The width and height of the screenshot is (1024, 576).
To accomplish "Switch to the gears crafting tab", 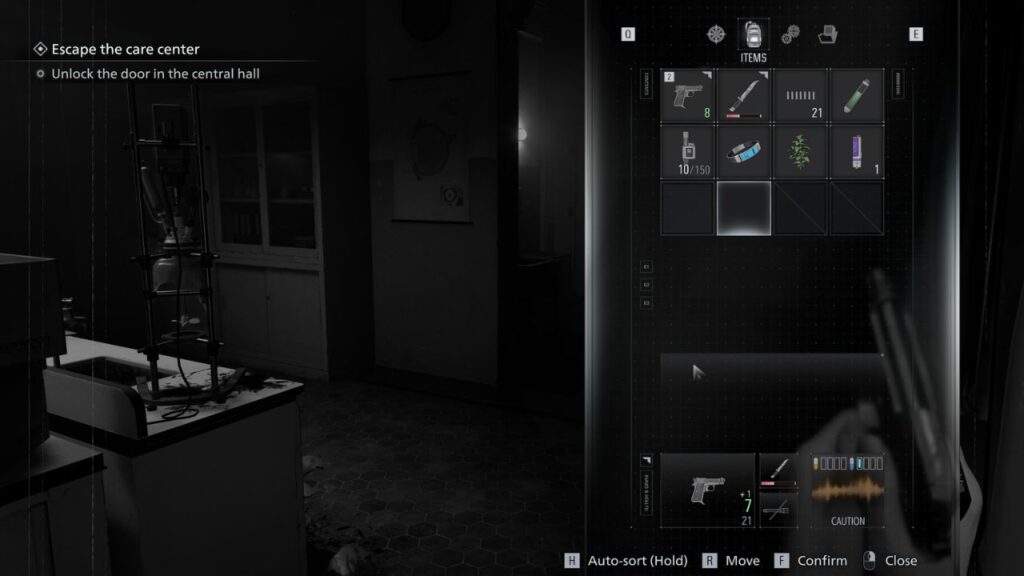I will coord(790,34).
